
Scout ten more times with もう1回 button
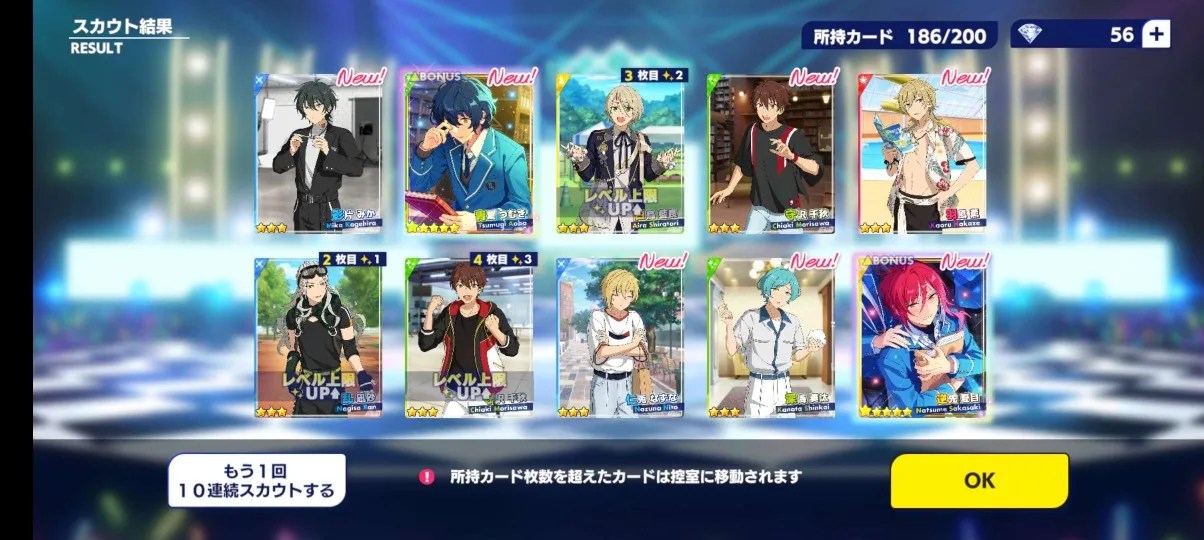[256, 480]
